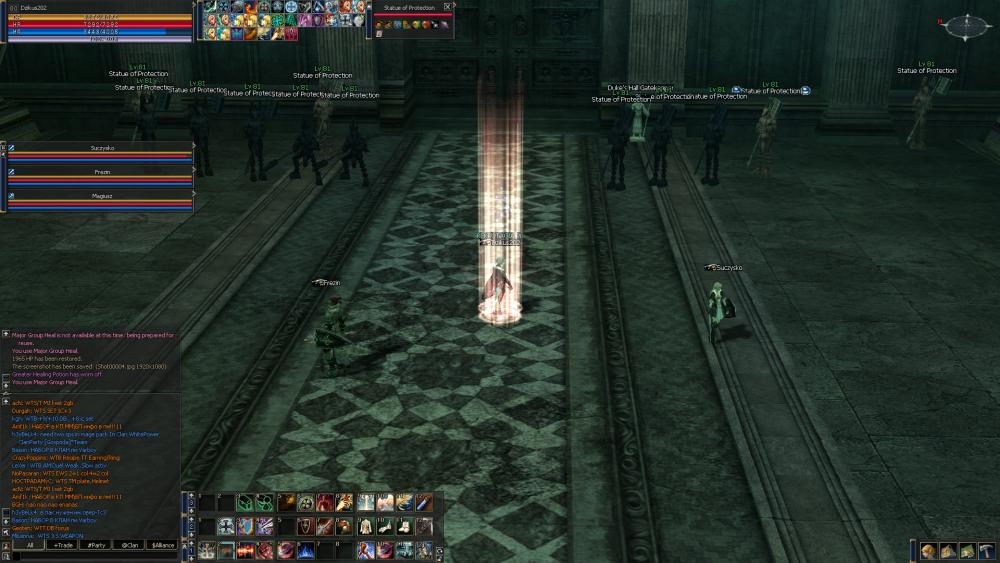Select party member Frezin in party list
This screenshot has width=1000, height=563.
coord(101,172)
